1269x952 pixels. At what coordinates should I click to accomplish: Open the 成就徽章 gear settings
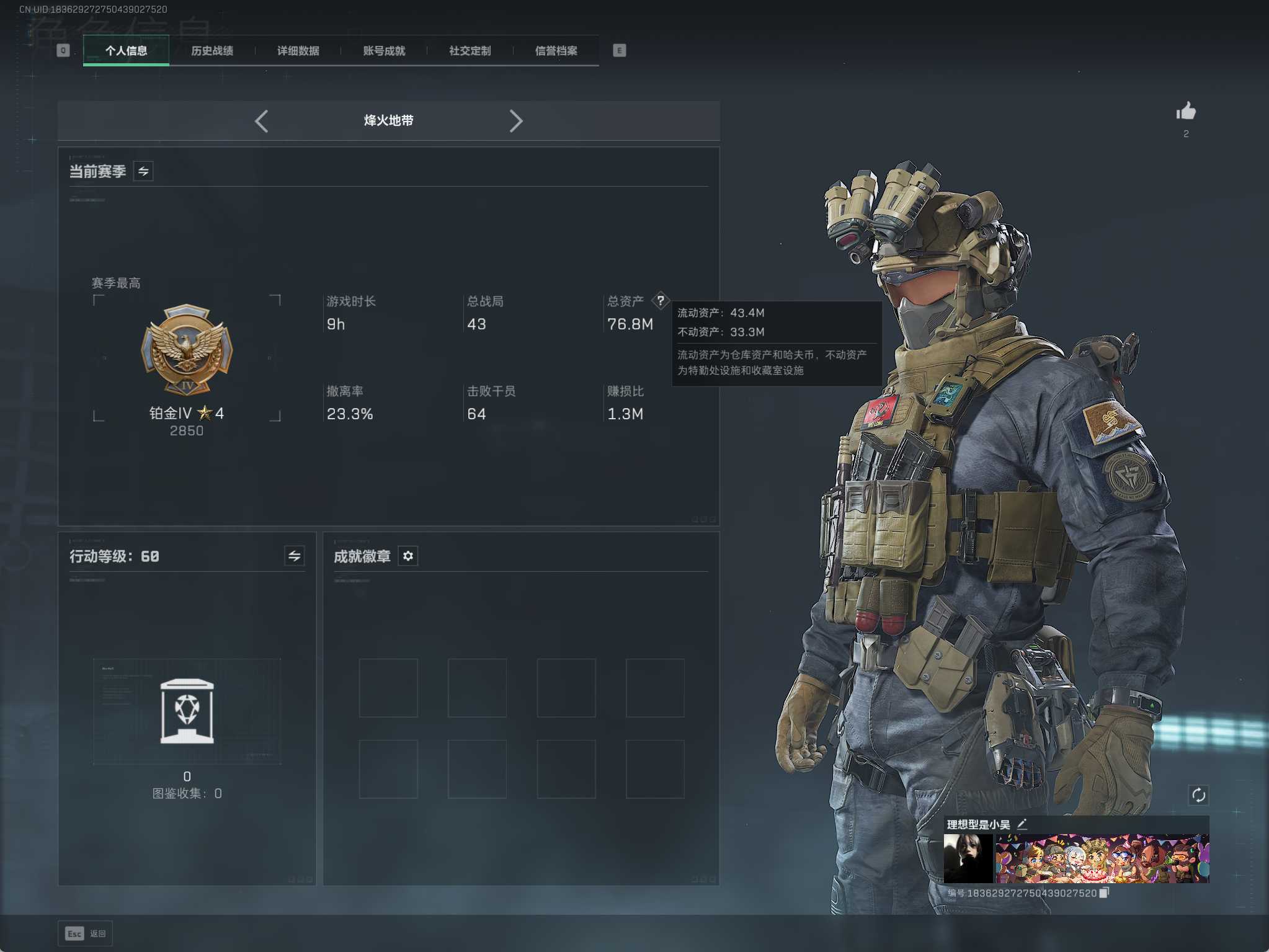[407, 556]
